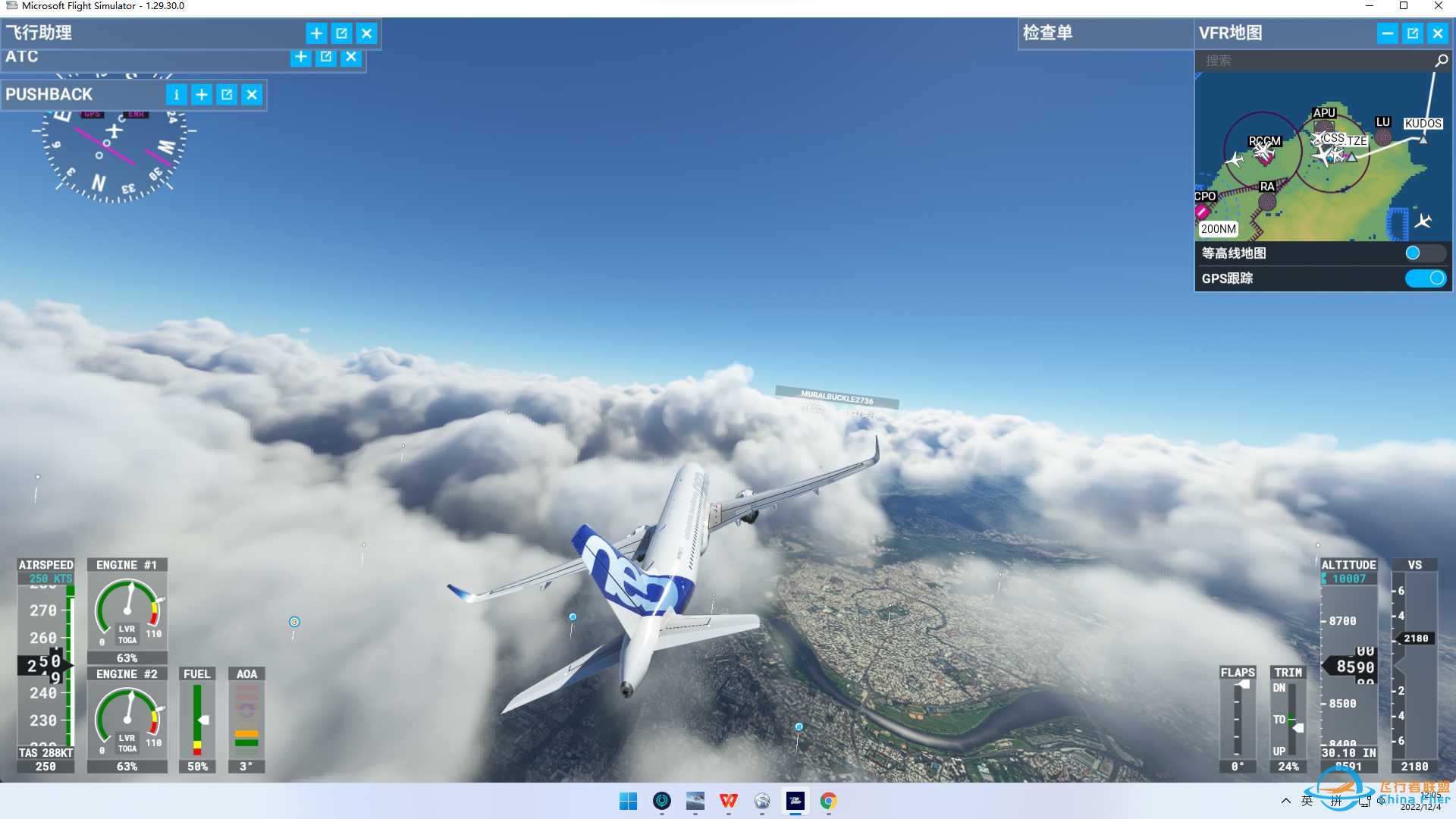Click the plus icon on PUSHBACK panel
1456x819 pixels.
click(x=202, y=94)
